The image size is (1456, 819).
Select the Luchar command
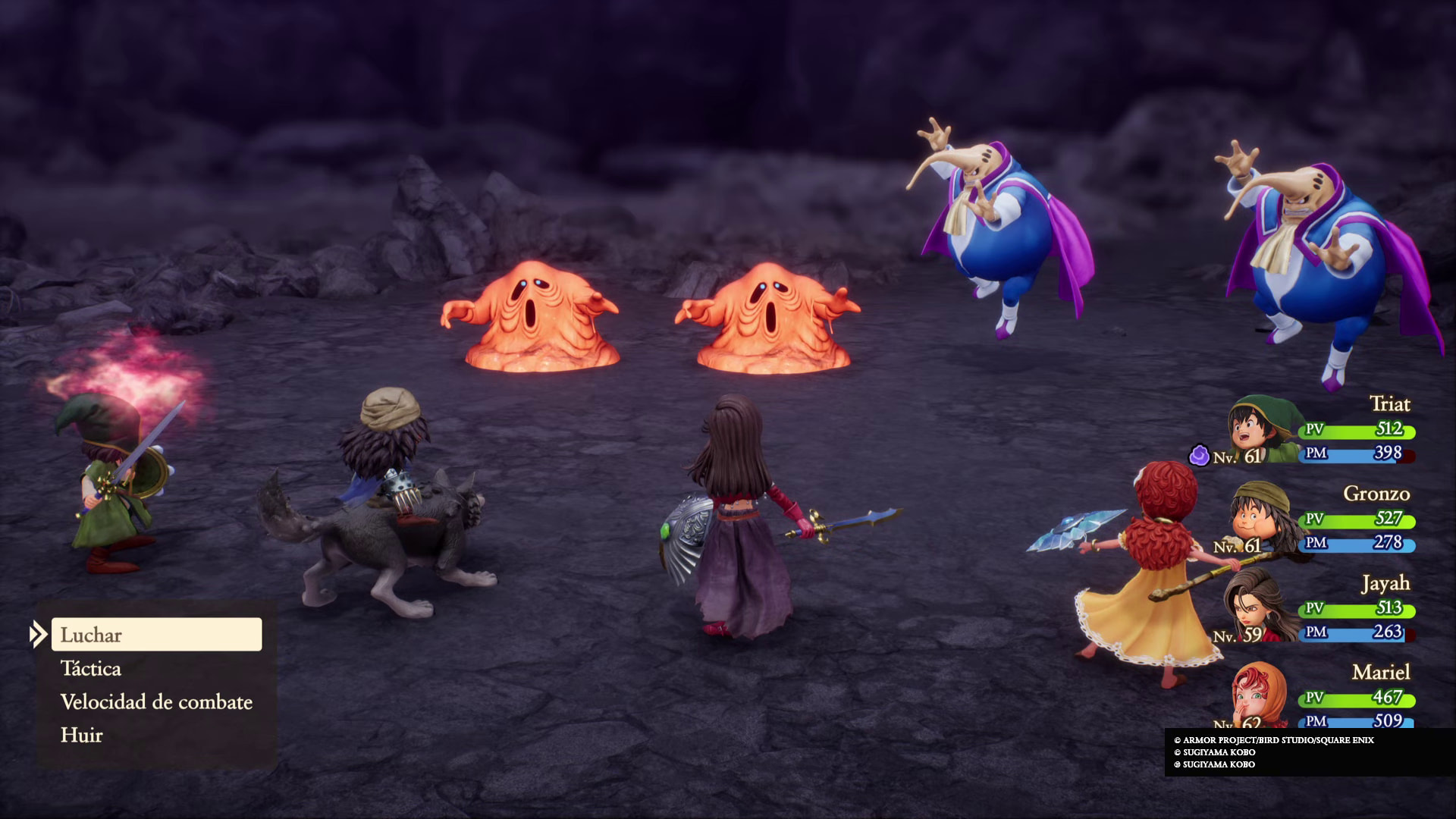coord(156,635)
